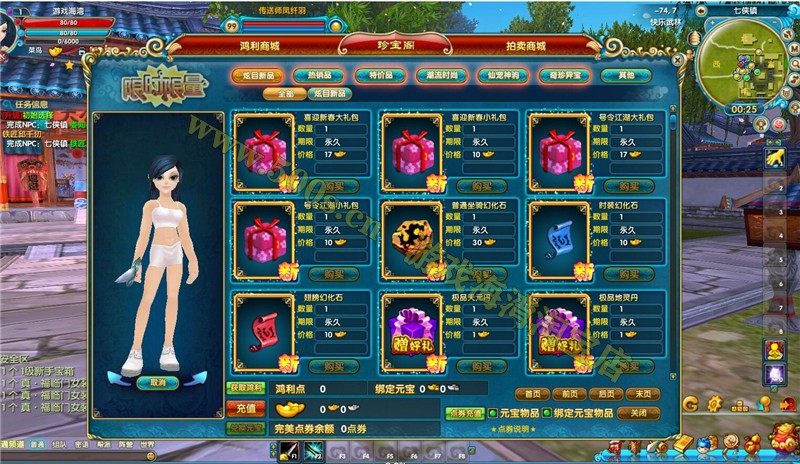Screen dimensions: 800x464
Task: Select the 其他 category
Action: (626, 75)
